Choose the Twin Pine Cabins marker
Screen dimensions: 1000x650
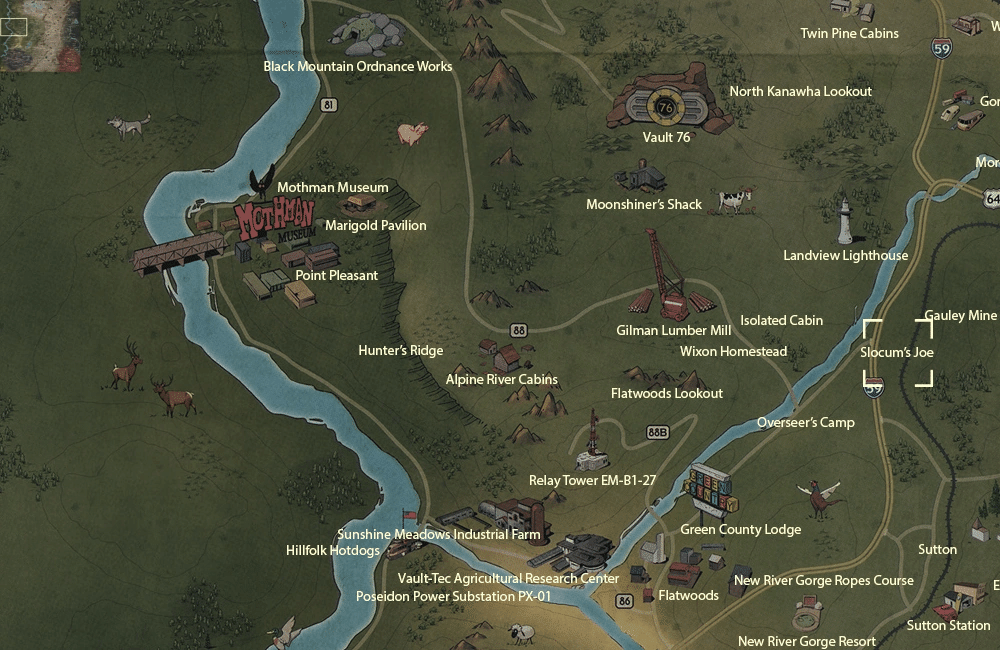point(849,9)
